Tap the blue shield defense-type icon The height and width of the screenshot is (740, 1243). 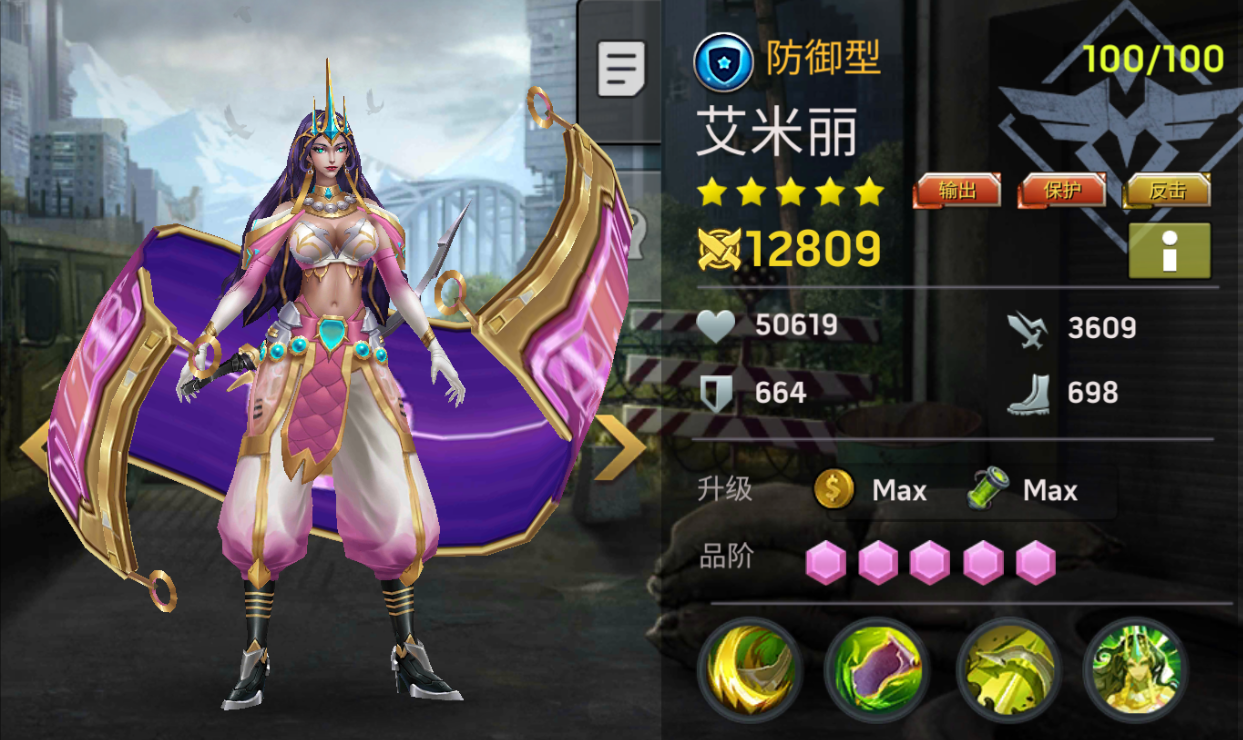pos(723,62)
